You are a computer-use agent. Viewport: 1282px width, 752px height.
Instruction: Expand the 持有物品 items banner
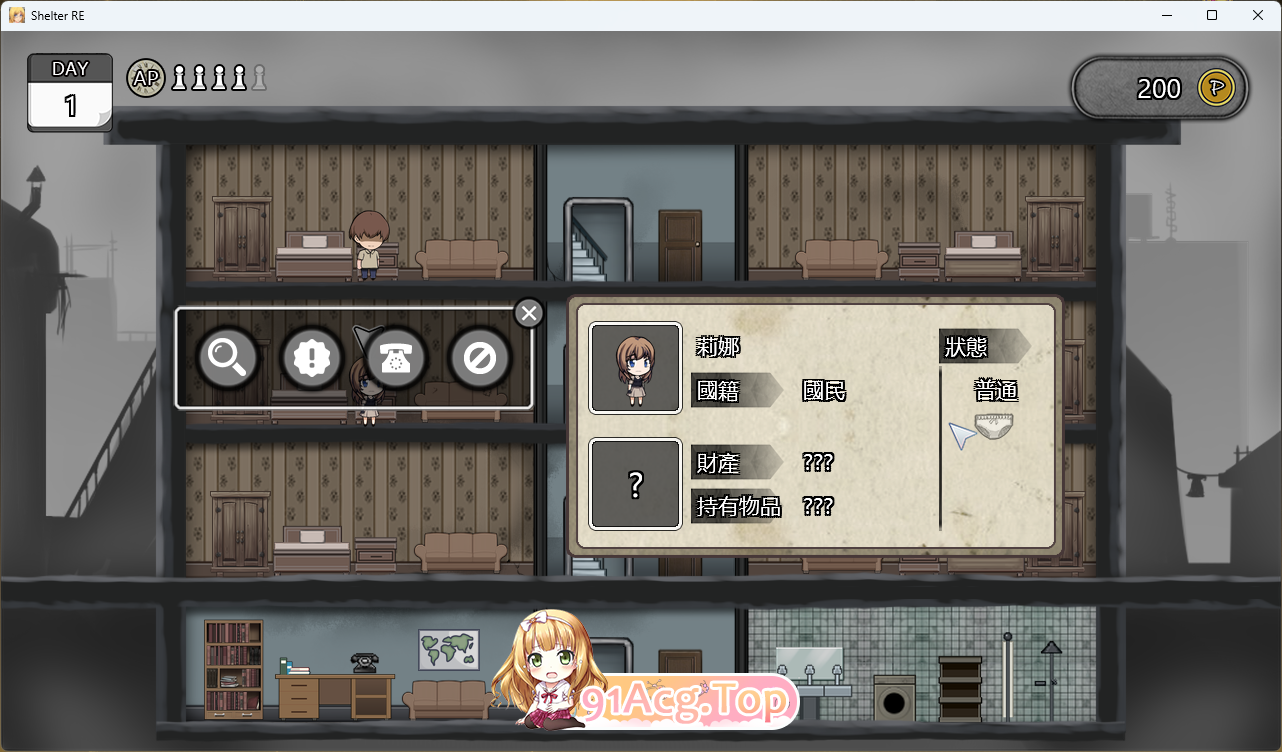(x=739, y=508)
